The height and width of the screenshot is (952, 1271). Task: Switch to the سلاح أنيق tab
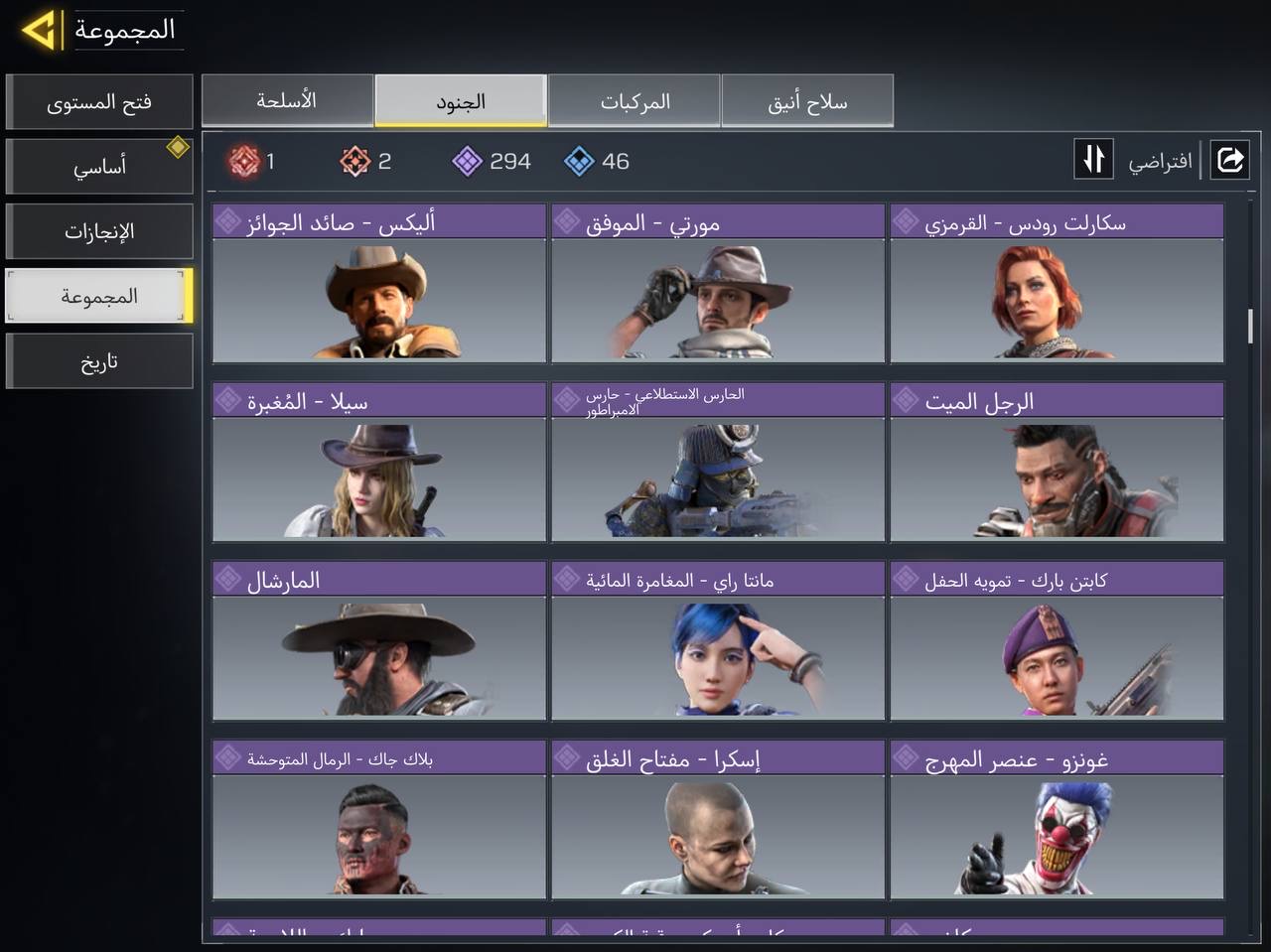(x=807, y=101)
